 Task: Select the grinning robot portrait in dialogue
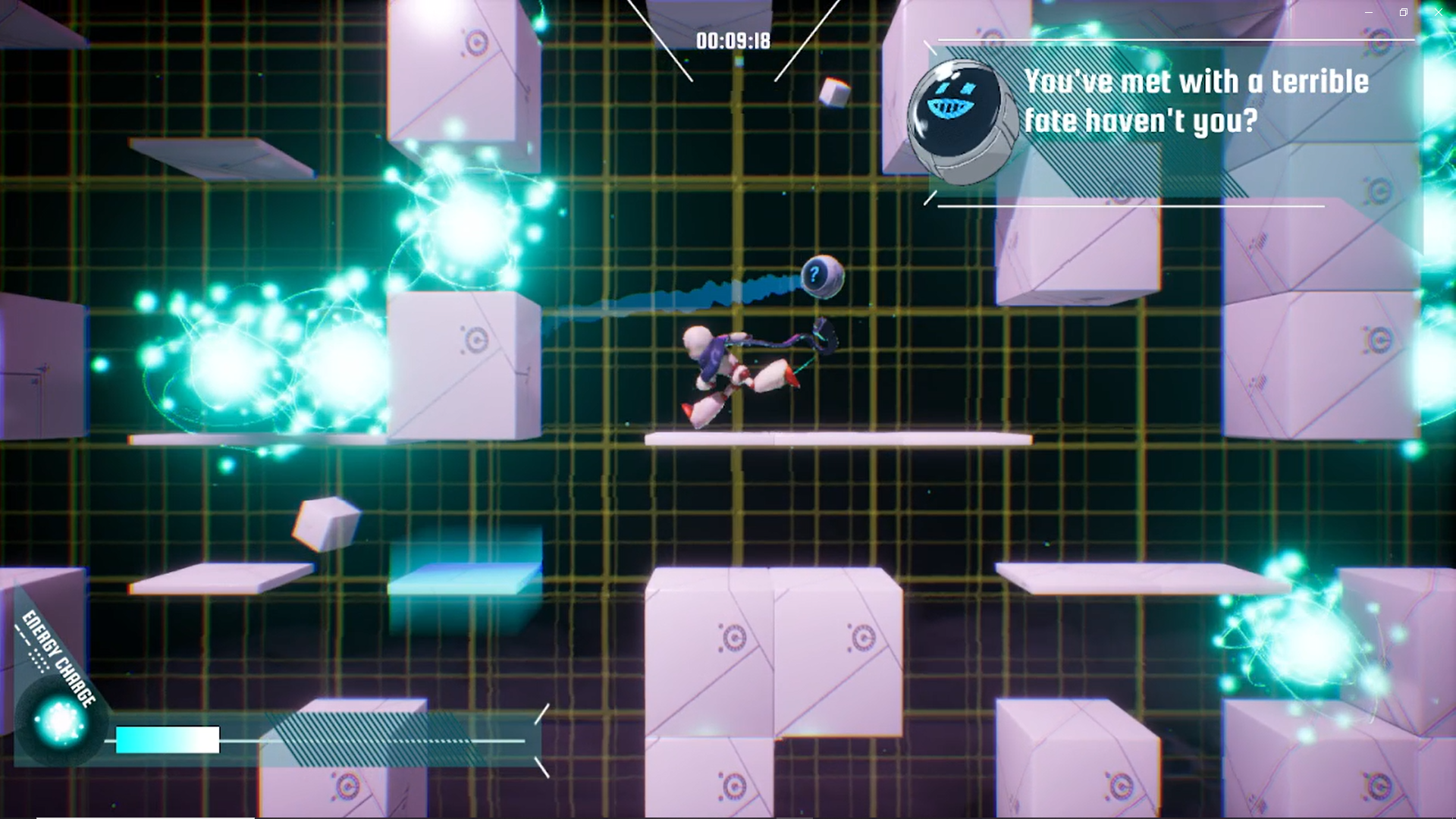[961, 121]
